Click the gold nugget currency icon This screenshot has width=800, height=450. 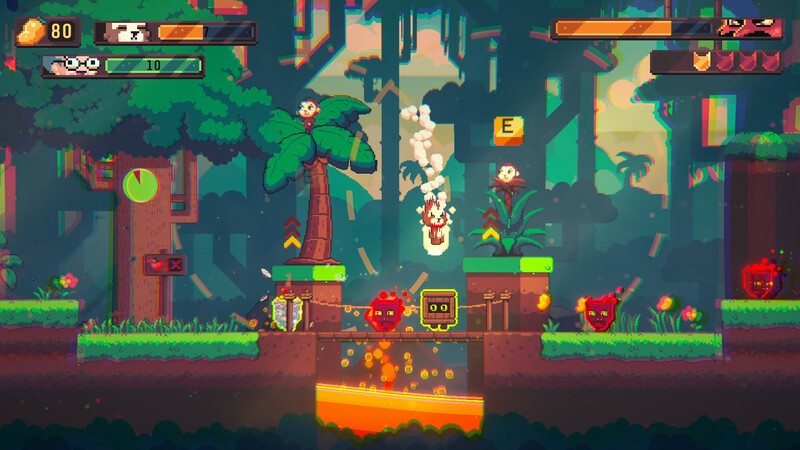click(x=32, y=29)
